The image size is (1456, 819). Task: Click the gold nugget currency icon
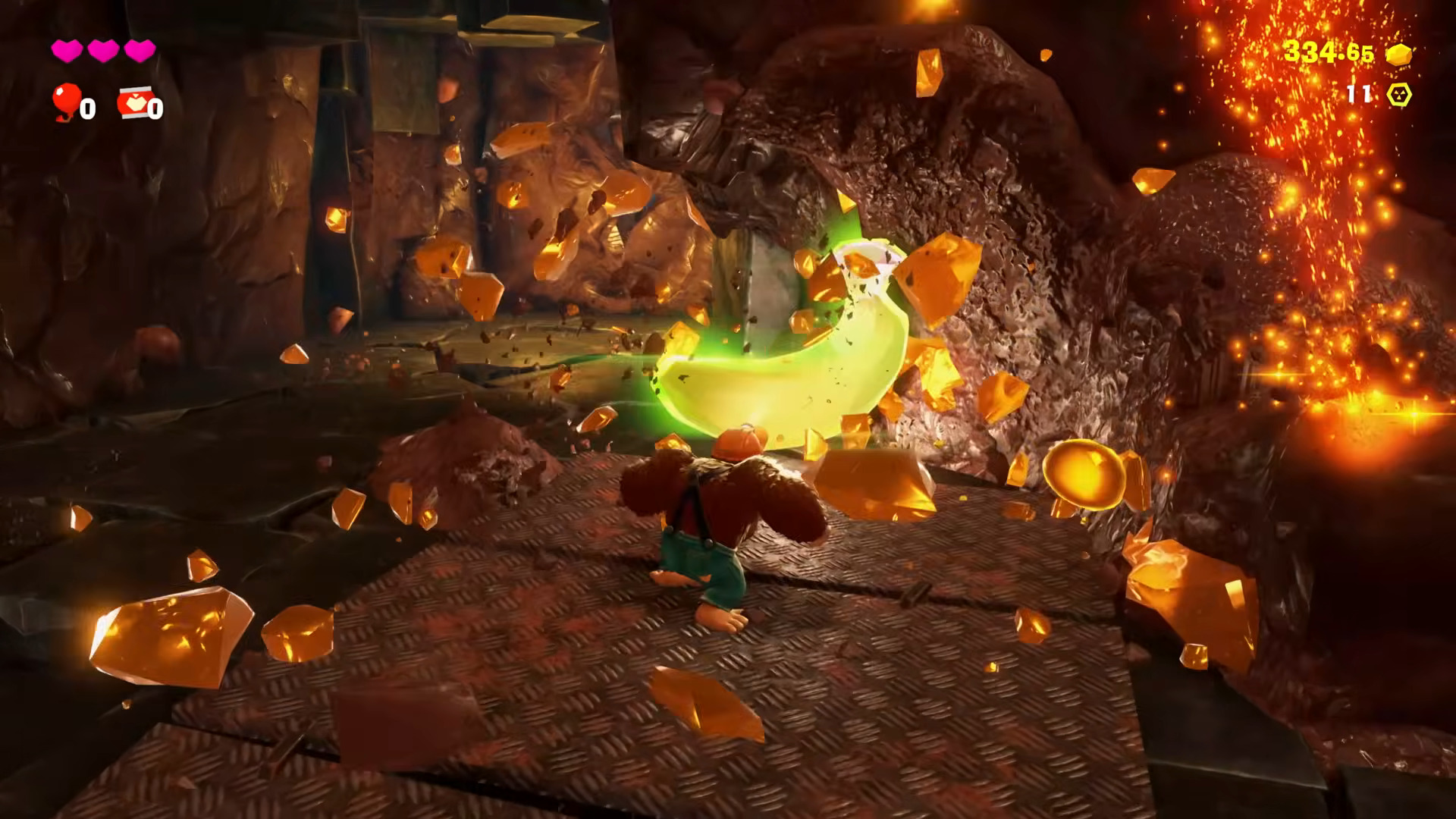tap(1399, 54)
